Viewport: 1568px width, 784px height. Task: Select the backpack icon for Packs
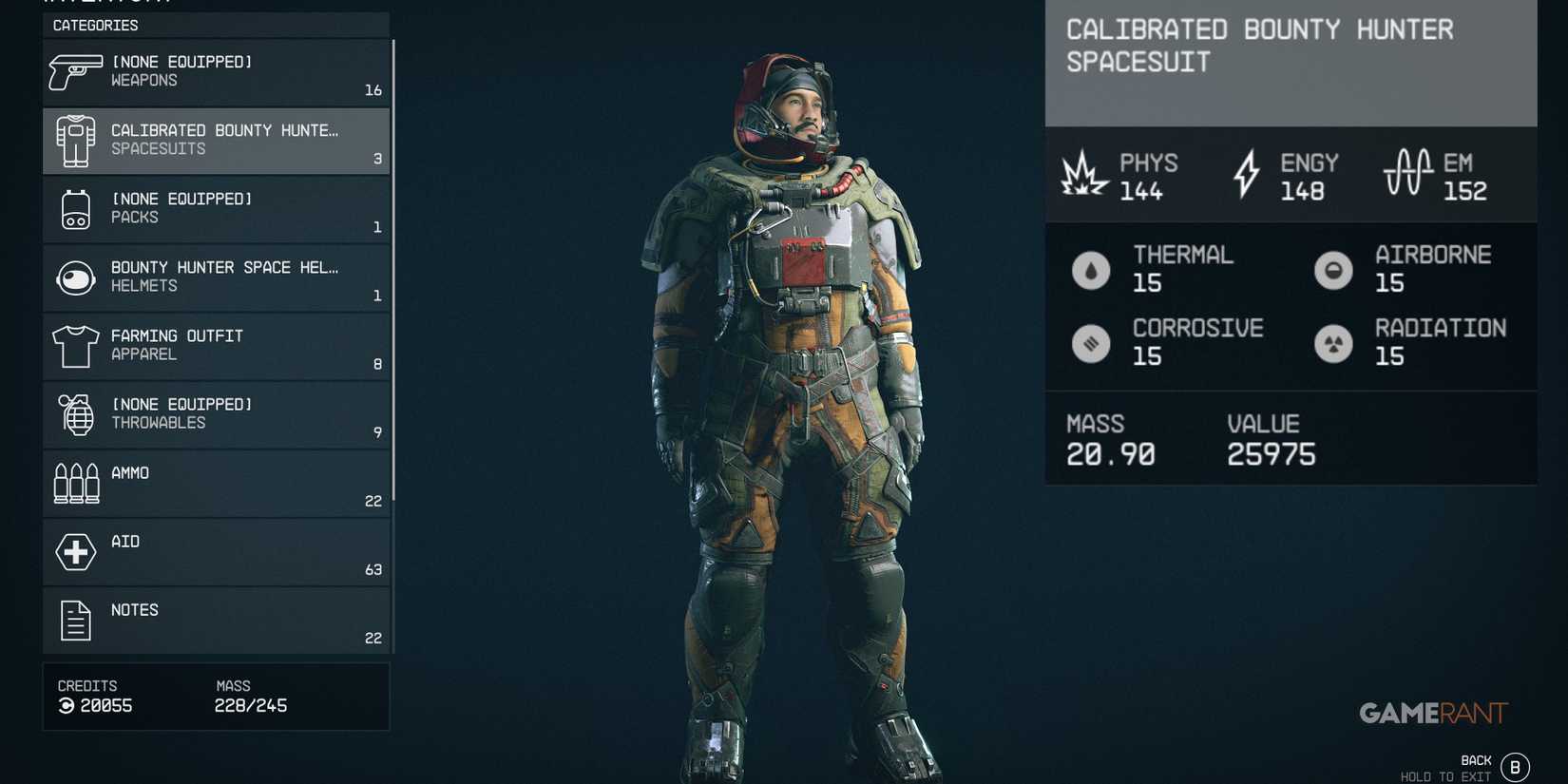pyautogui.click(x=75, y=208)
